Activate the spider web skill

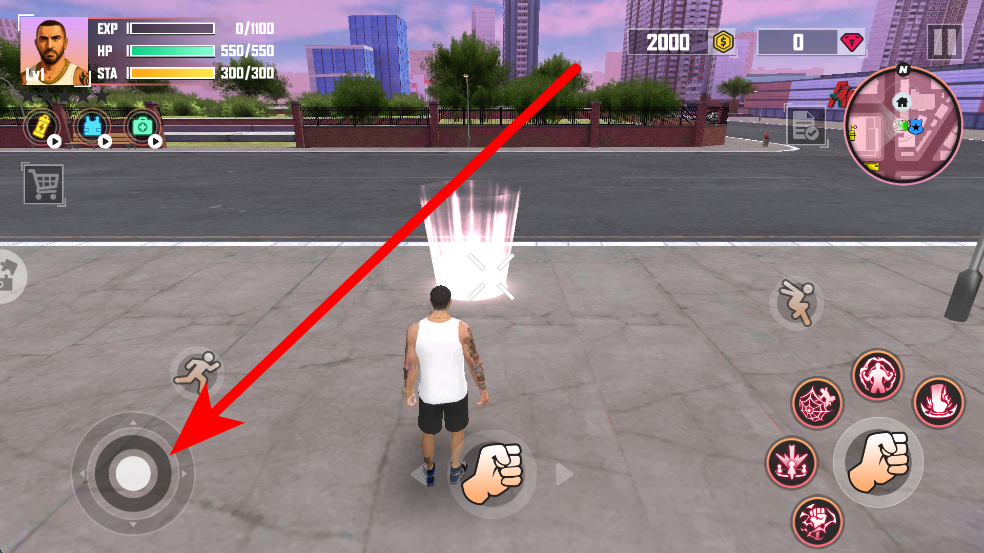click(x=817, y=403)
